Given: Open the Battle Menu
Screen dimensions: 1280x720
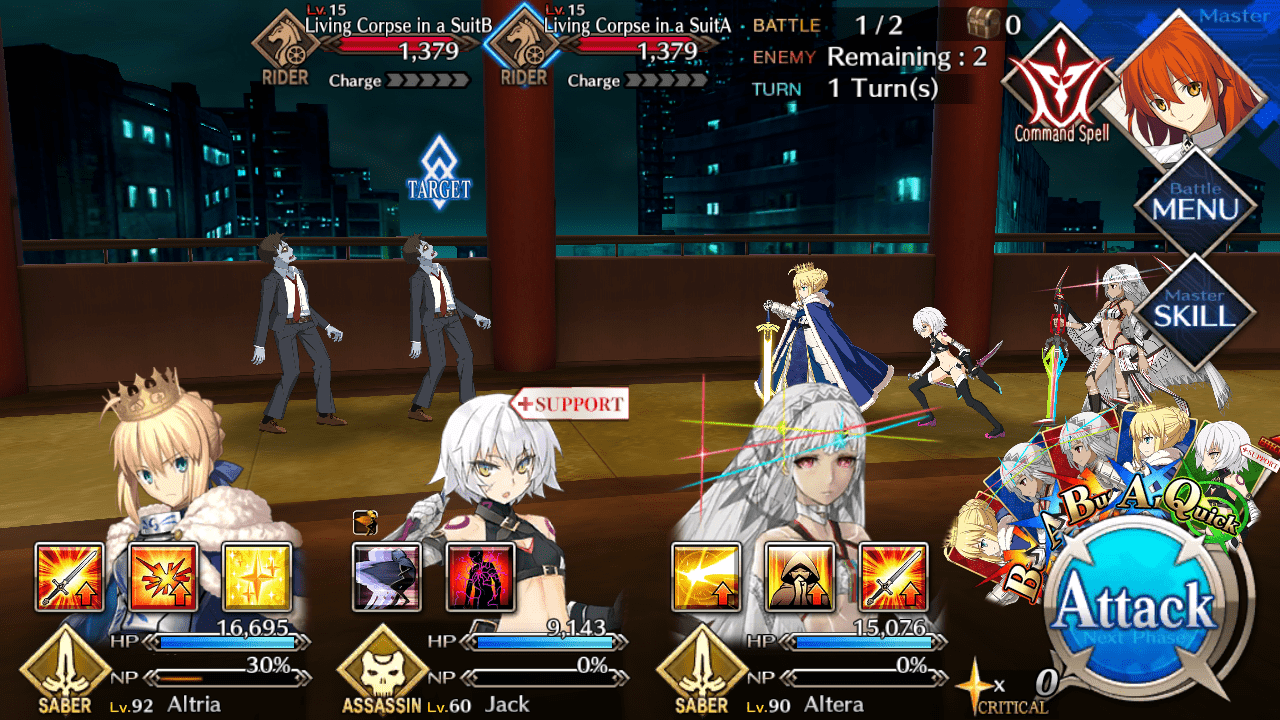Looking at the screenshot, I should pyautogui.click(x=1195, y=205).
